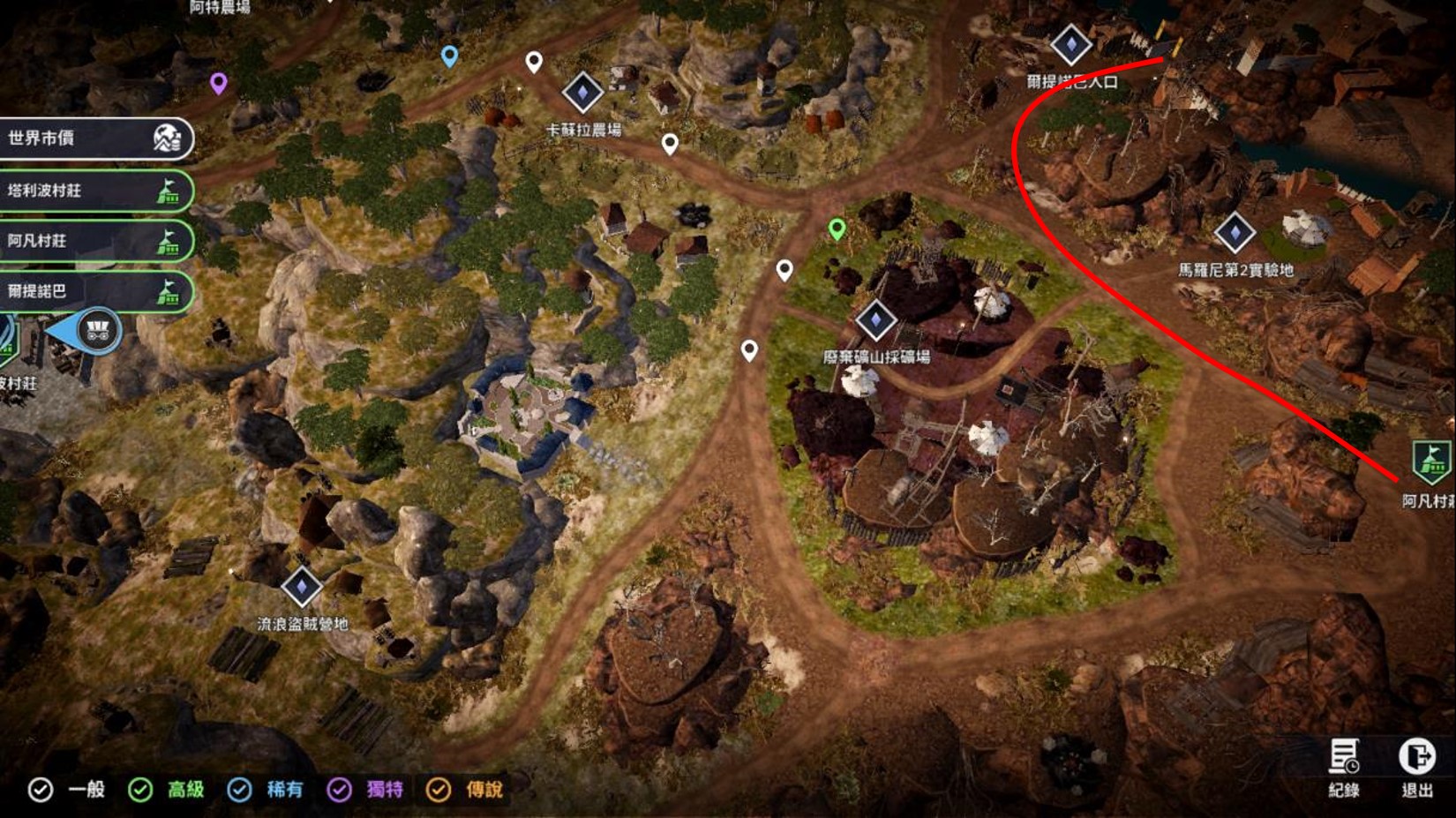Screen dimensions: 1456x818
Task: Toggle the green 高級 rarity filter
Action: [140, 790]
